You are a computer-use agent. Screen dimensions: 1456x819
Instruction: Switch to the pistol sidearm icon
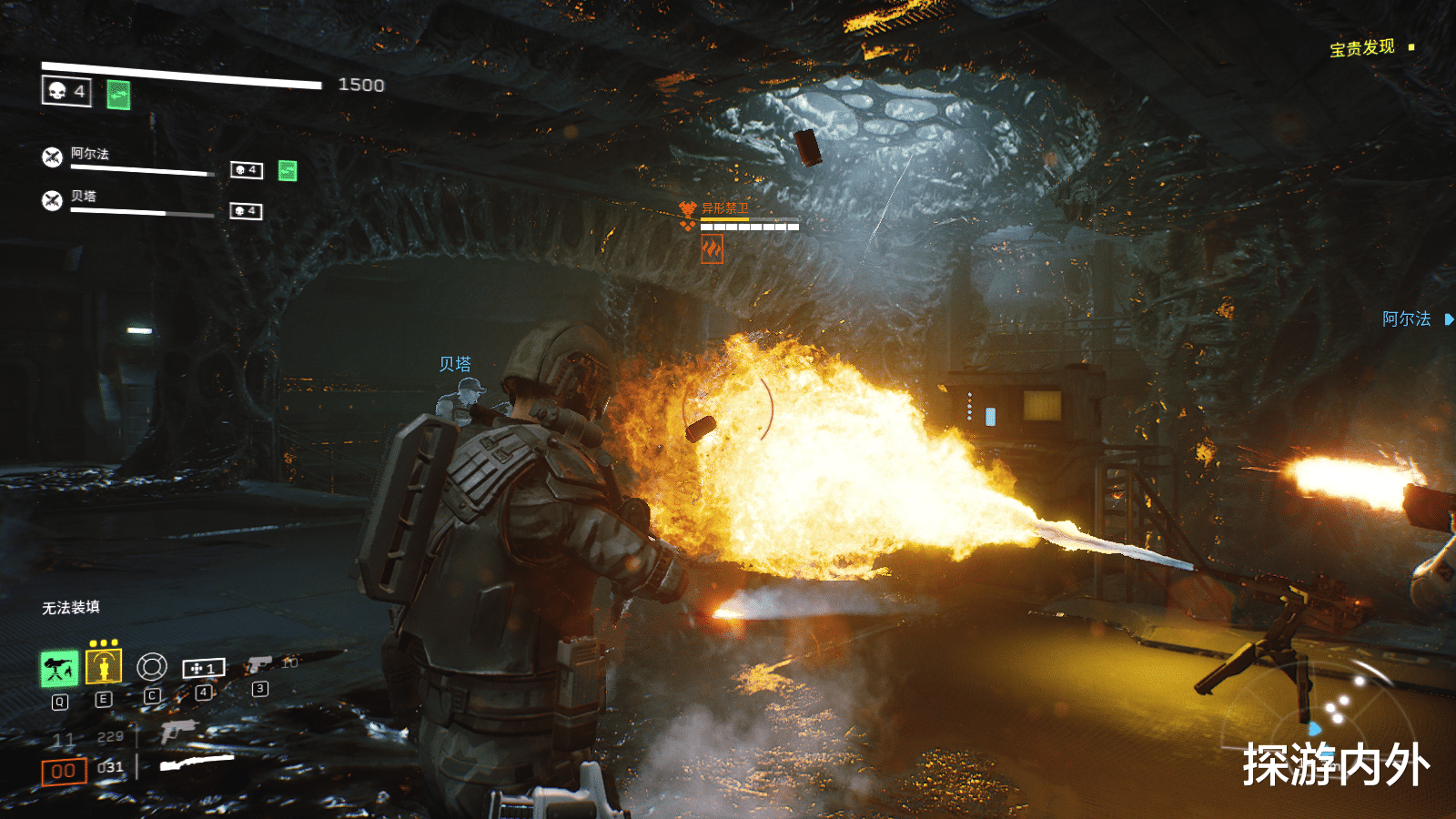pyautogui.click(x=259, y=665)
